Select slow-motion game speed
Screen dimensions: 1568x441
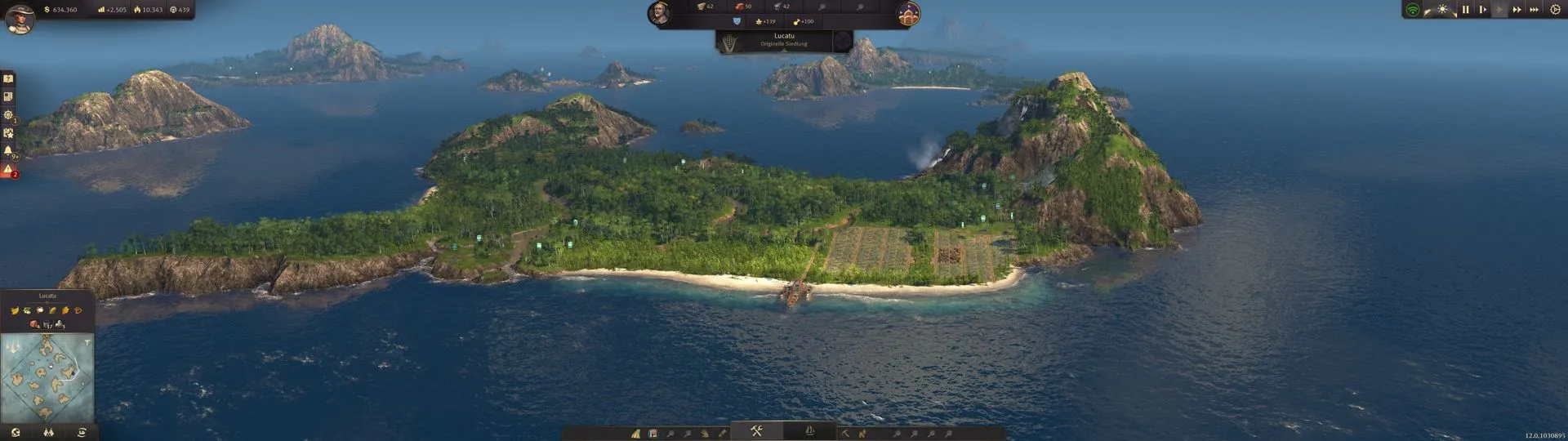point(1482,10)
